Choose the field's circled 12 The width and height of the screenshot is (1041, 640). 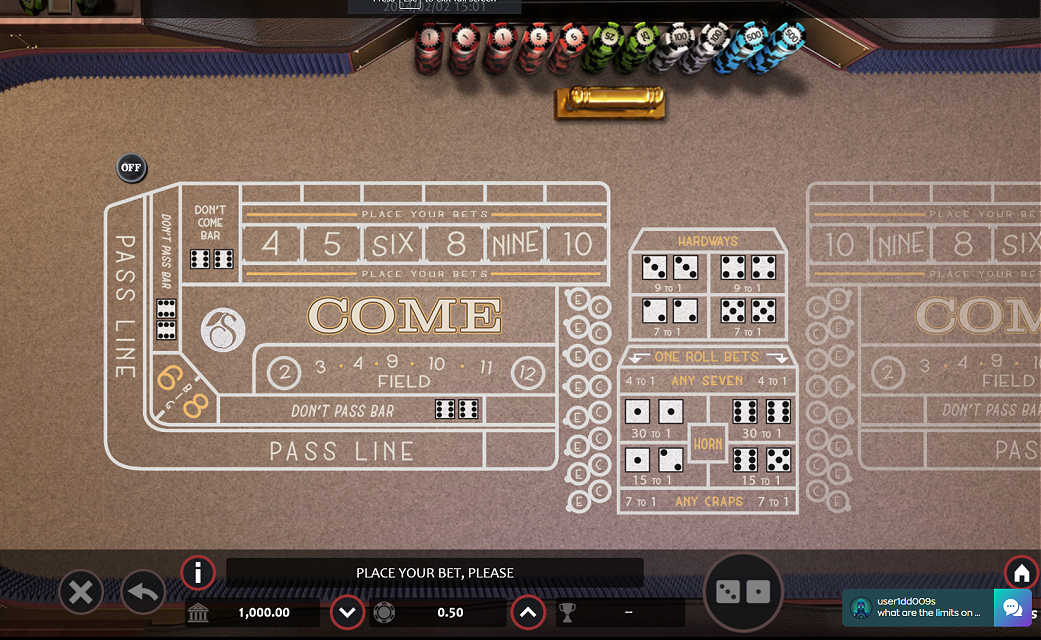click(x=528, y=373)
